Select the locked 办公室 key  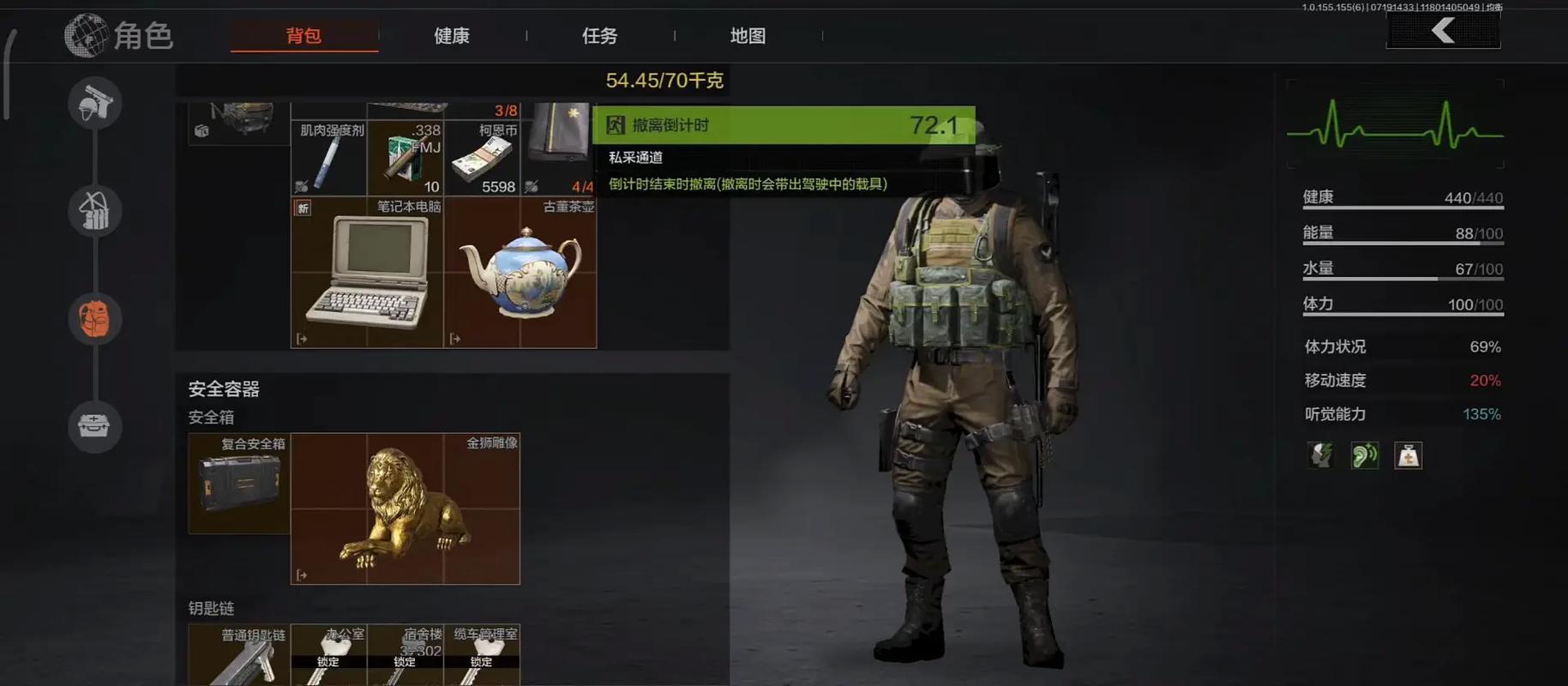point(328,656)
